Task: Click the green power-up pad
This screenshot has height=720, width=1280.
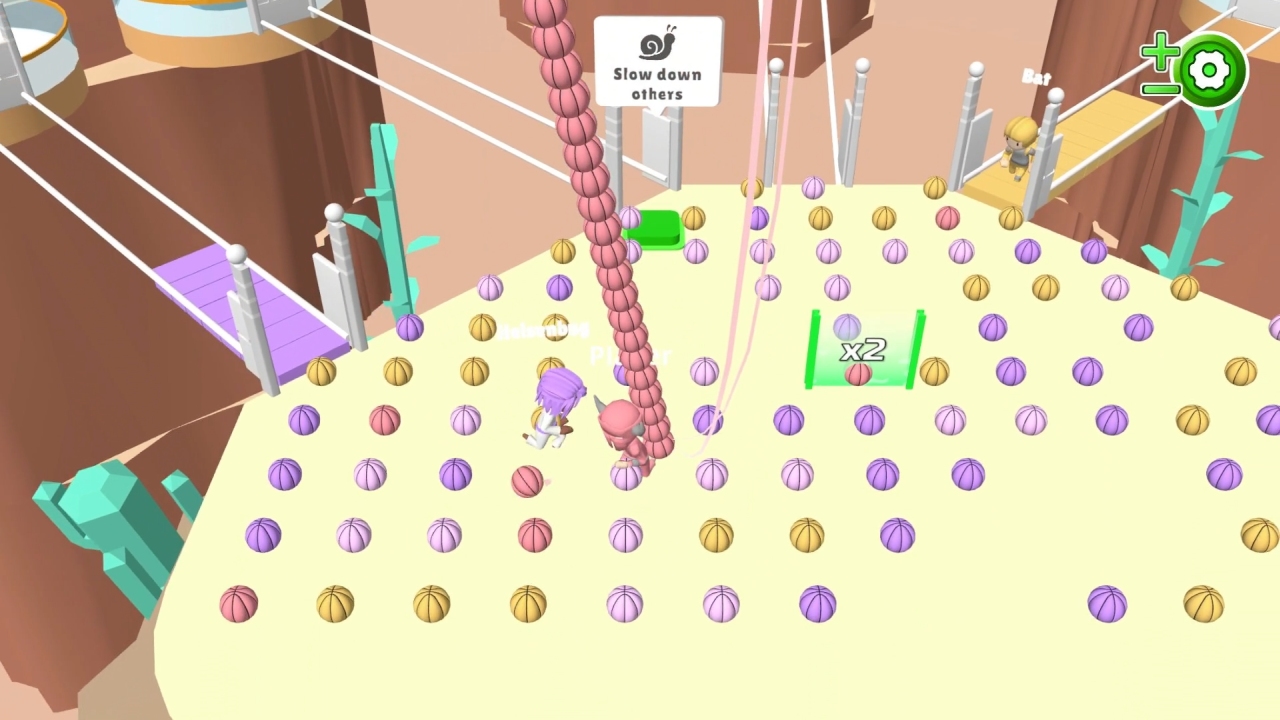Action: point(655,230)
